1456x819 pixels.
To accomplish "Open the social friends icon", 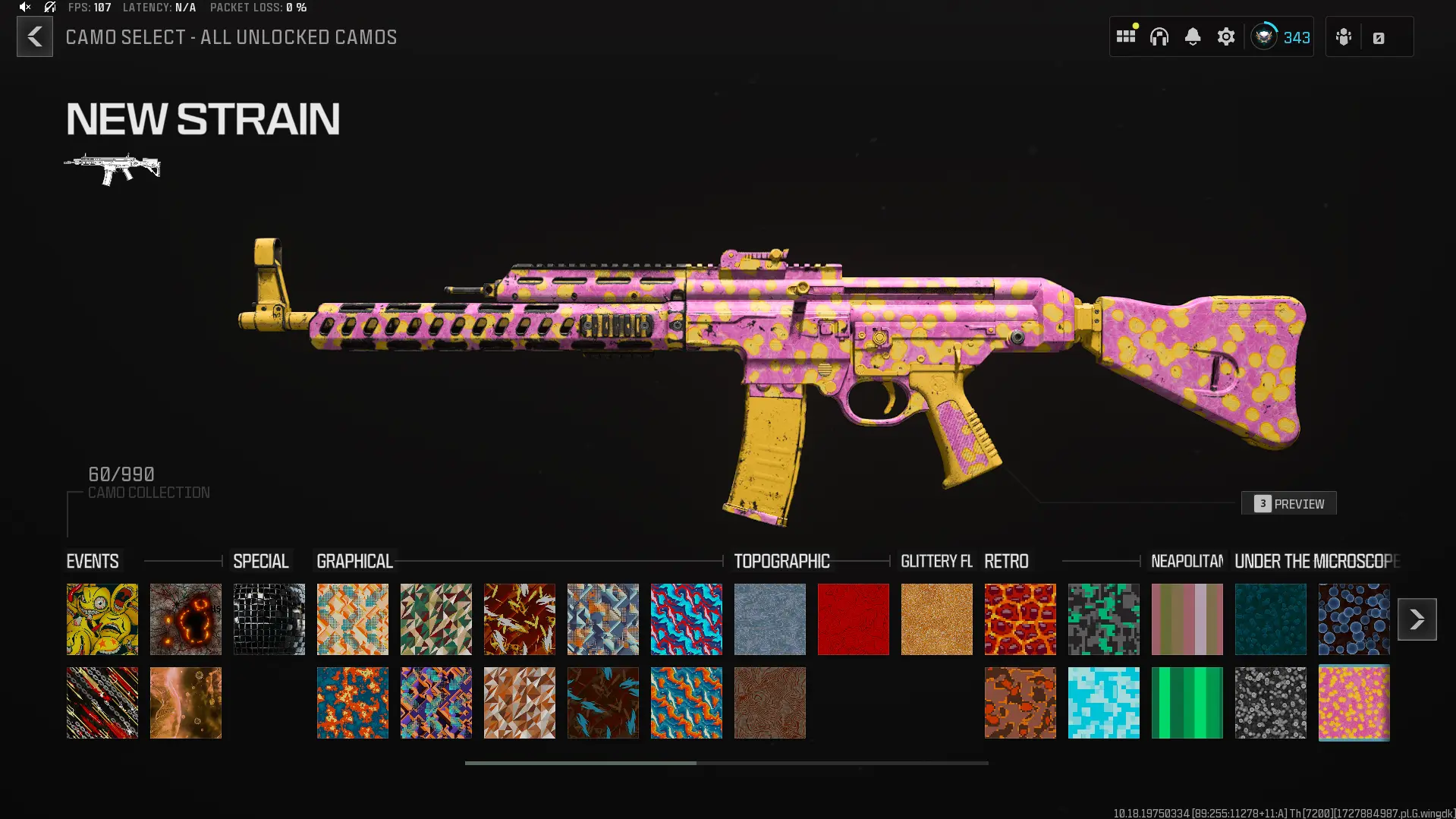I will coord(1343,36).
